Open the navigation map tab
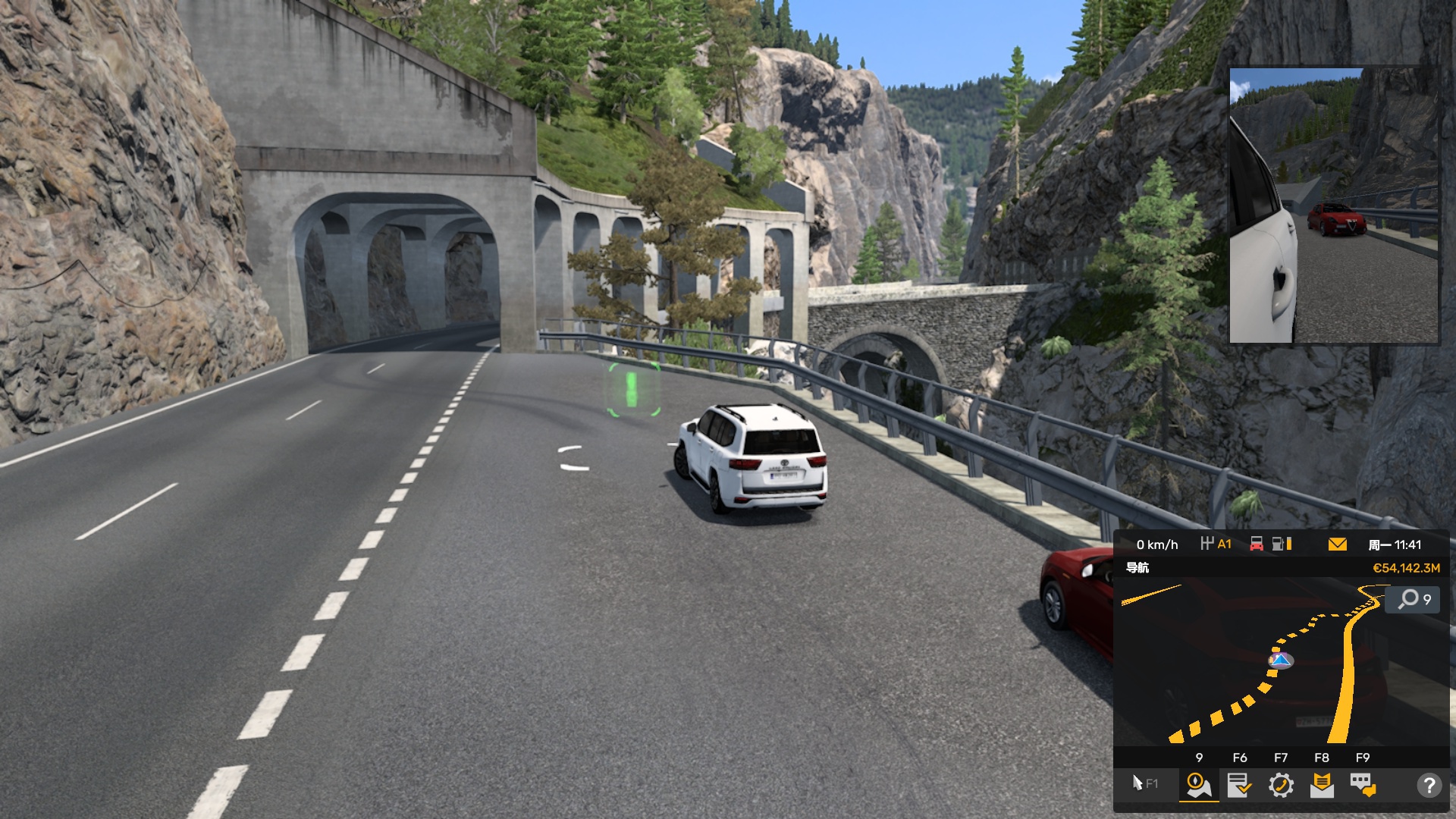The height and width of the screenshot is (819, 1456). point(1199,785)
